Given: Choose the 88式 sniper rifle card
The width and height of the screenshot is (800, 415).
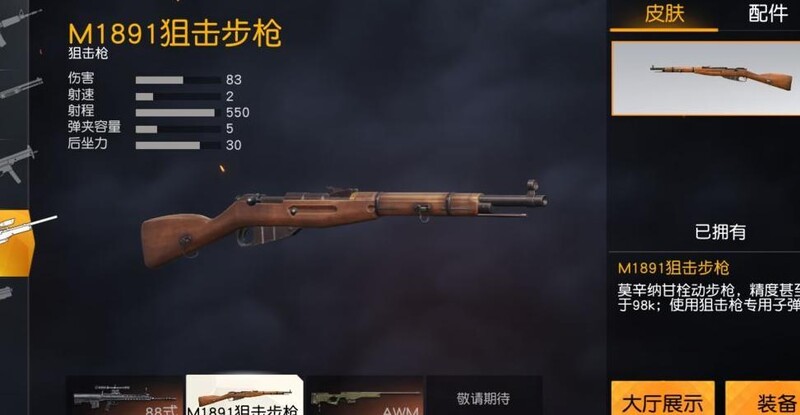Looking at the screenshot, I should [125, 396].
